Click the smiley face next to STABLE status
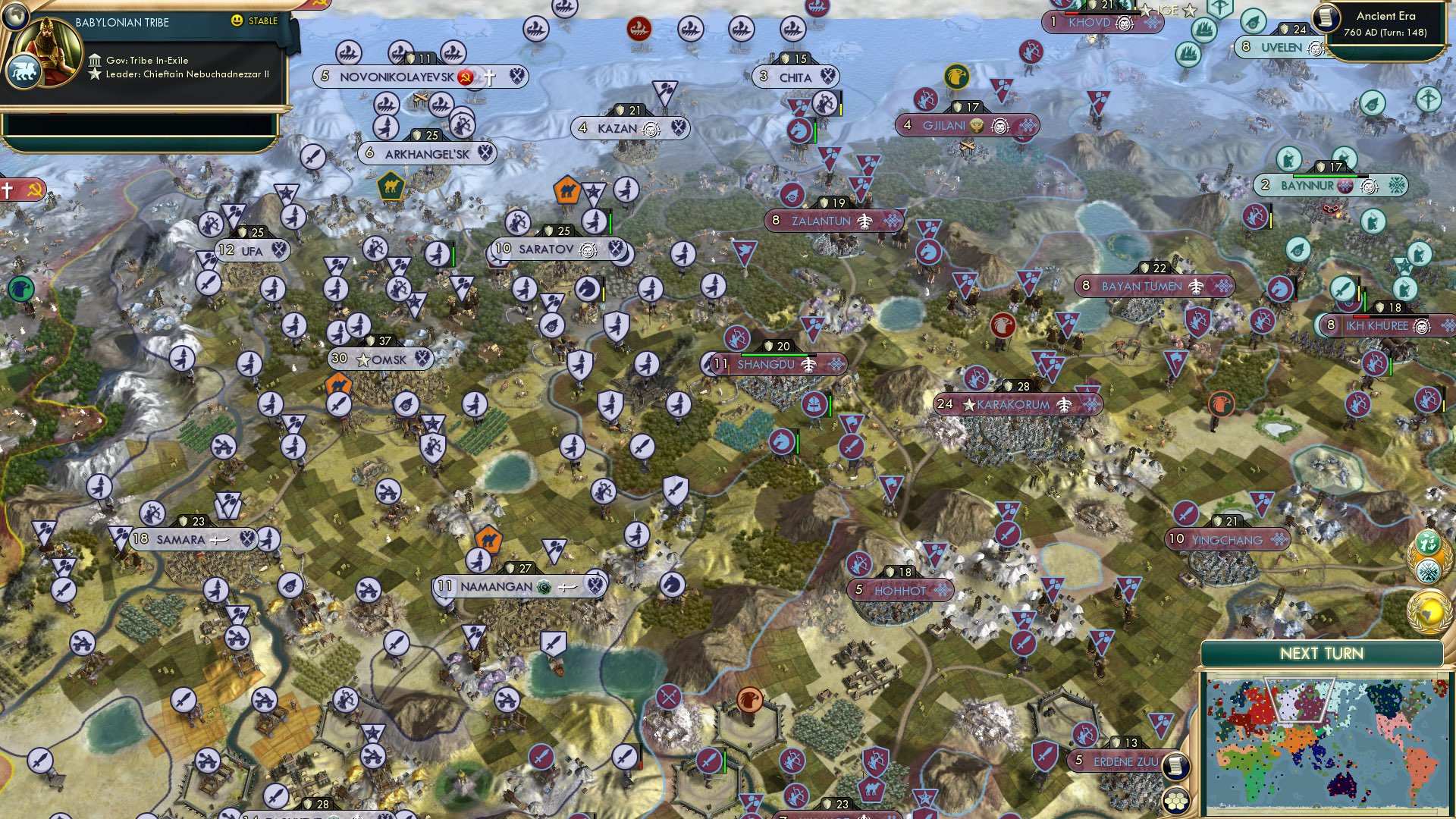Image resolution: width=1456 pixels, height=819 pixels. 237,22
